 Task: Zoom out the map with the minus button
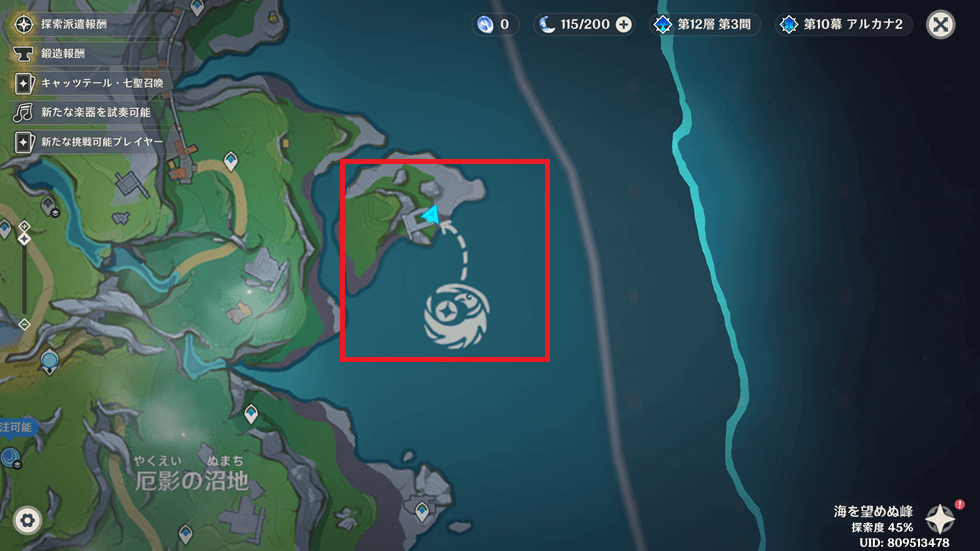[x=24, y=324]
